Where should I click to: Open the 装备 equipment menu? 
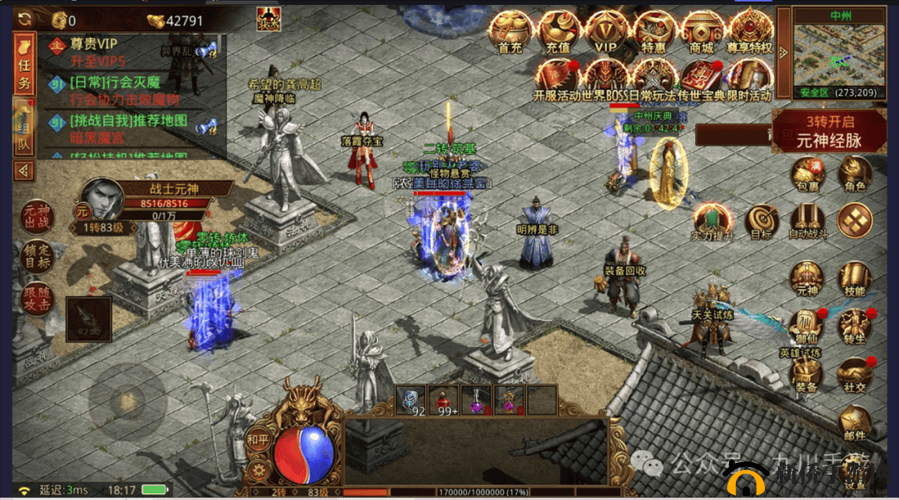[806, 375]
